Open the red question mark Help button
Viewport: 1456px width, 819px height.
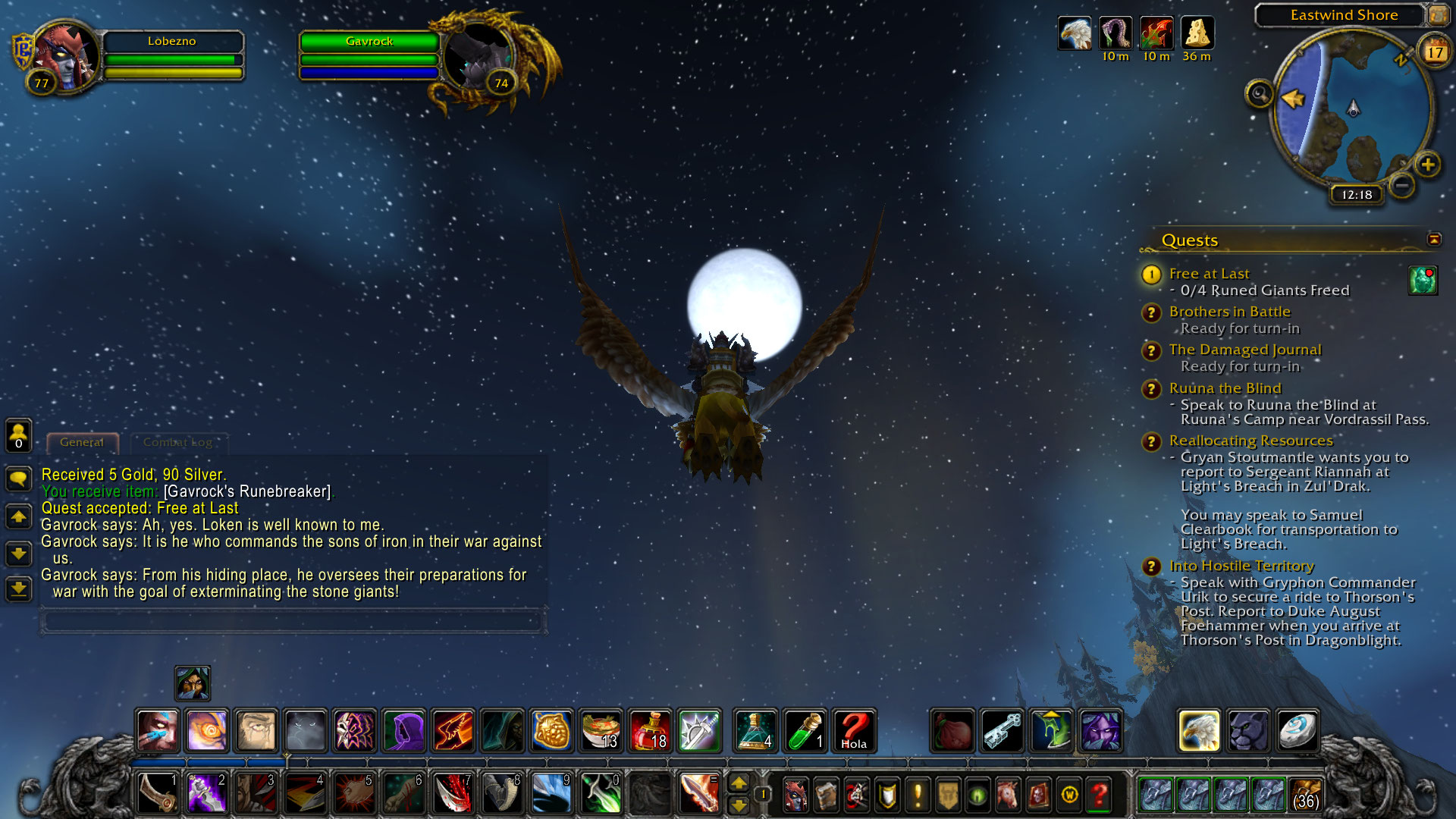(1099, 794)
